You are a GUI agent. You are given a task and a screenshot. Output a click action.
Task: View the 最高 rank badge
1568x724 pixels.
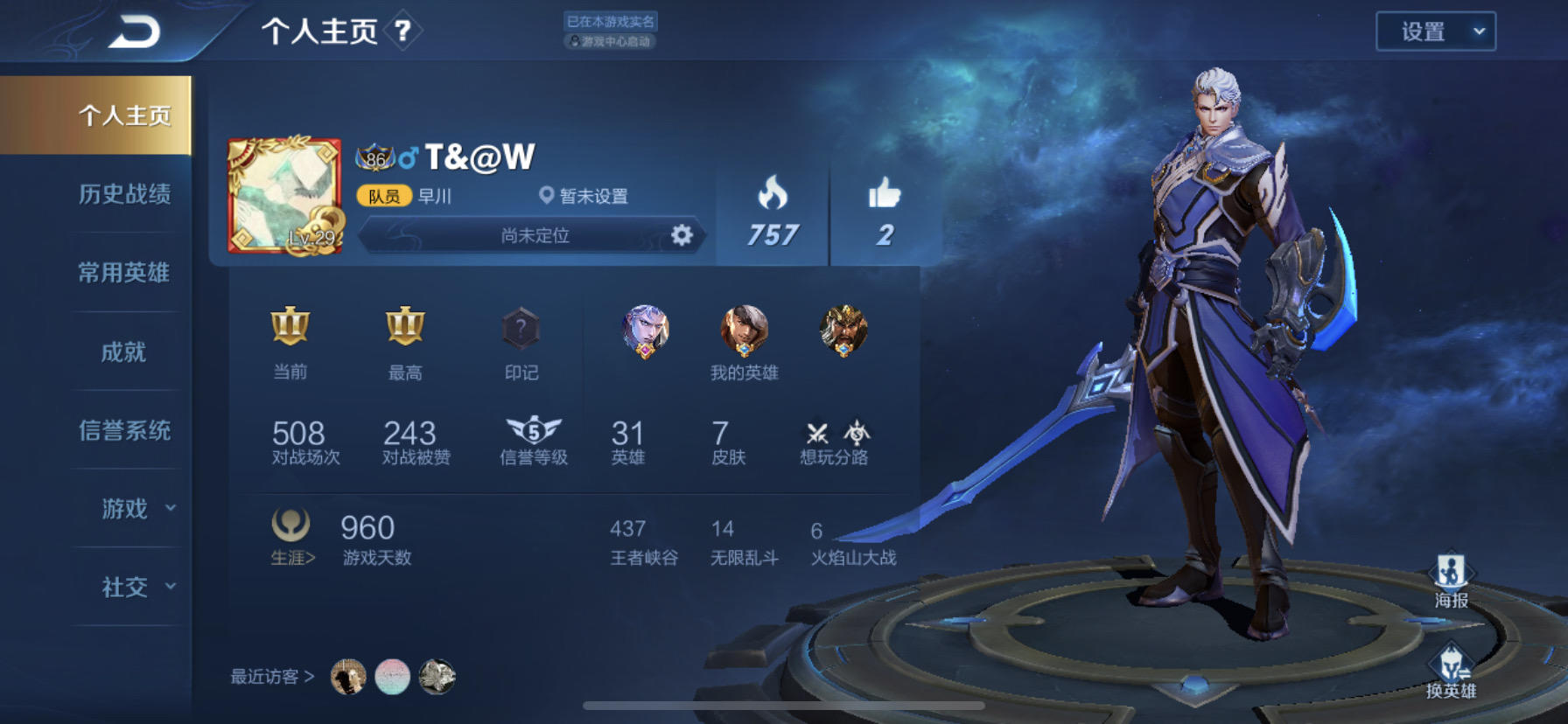405,326
